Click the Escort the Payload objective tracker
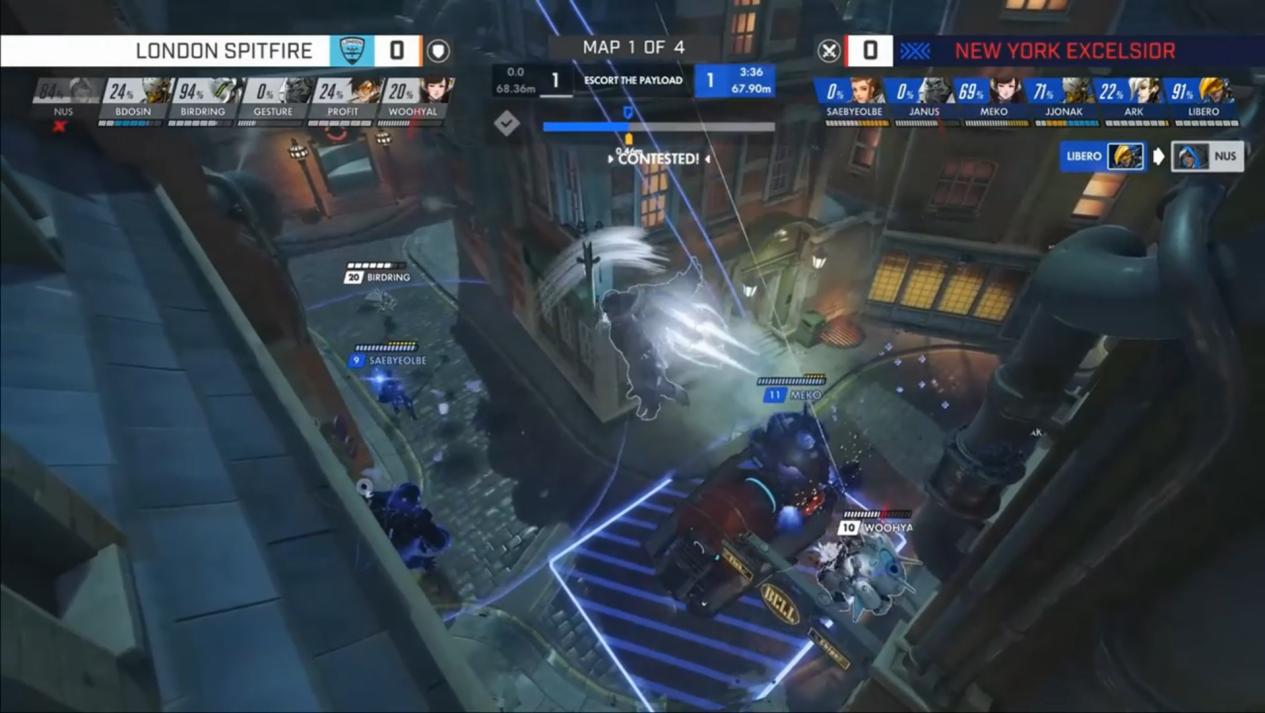The image size is (1265, 713). [x=633, y=81]
